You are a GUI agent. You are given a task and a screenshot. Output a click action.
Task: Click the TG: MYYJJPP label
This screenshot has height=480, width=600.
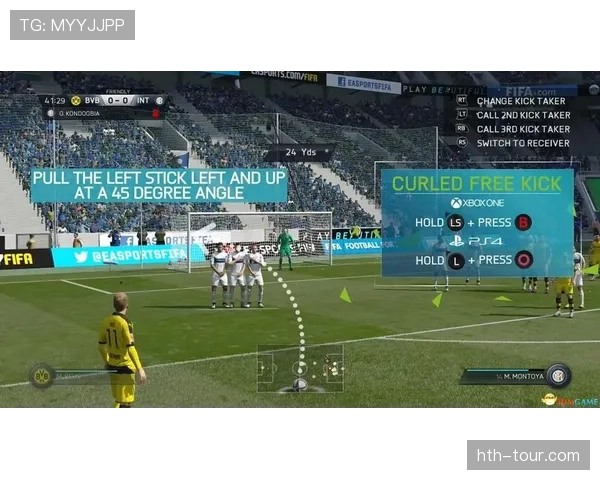[x=72, y=25]
